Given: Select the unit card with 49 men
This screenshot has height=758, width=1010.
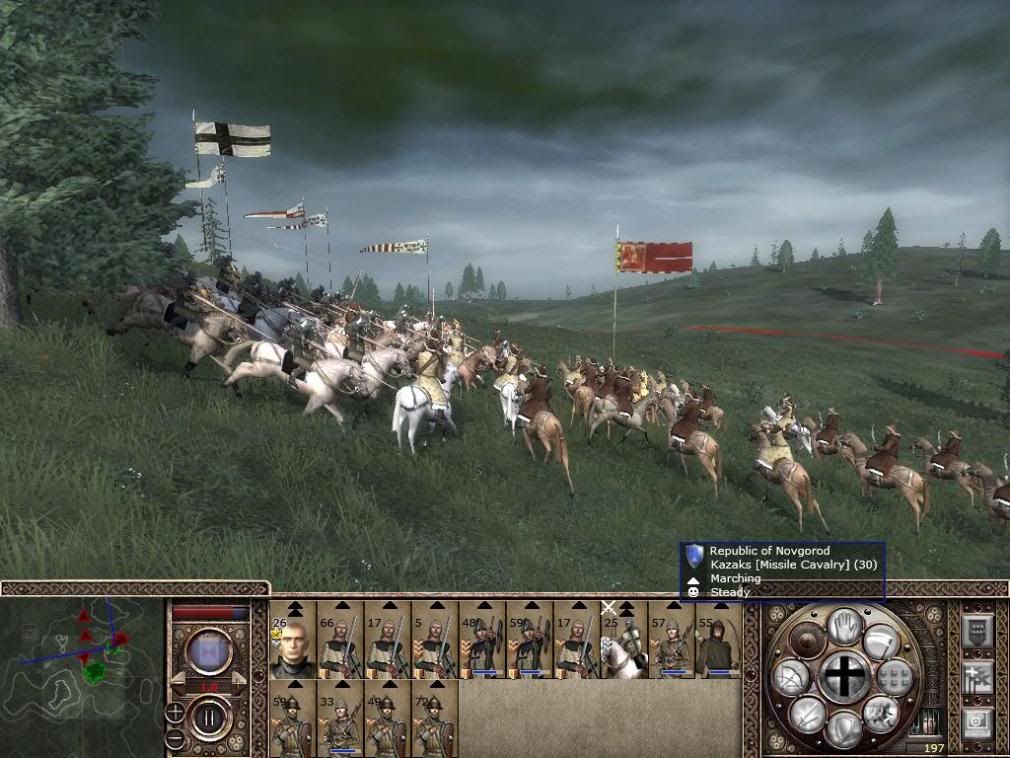Looking at the screenshot, I should pos(387,720).
